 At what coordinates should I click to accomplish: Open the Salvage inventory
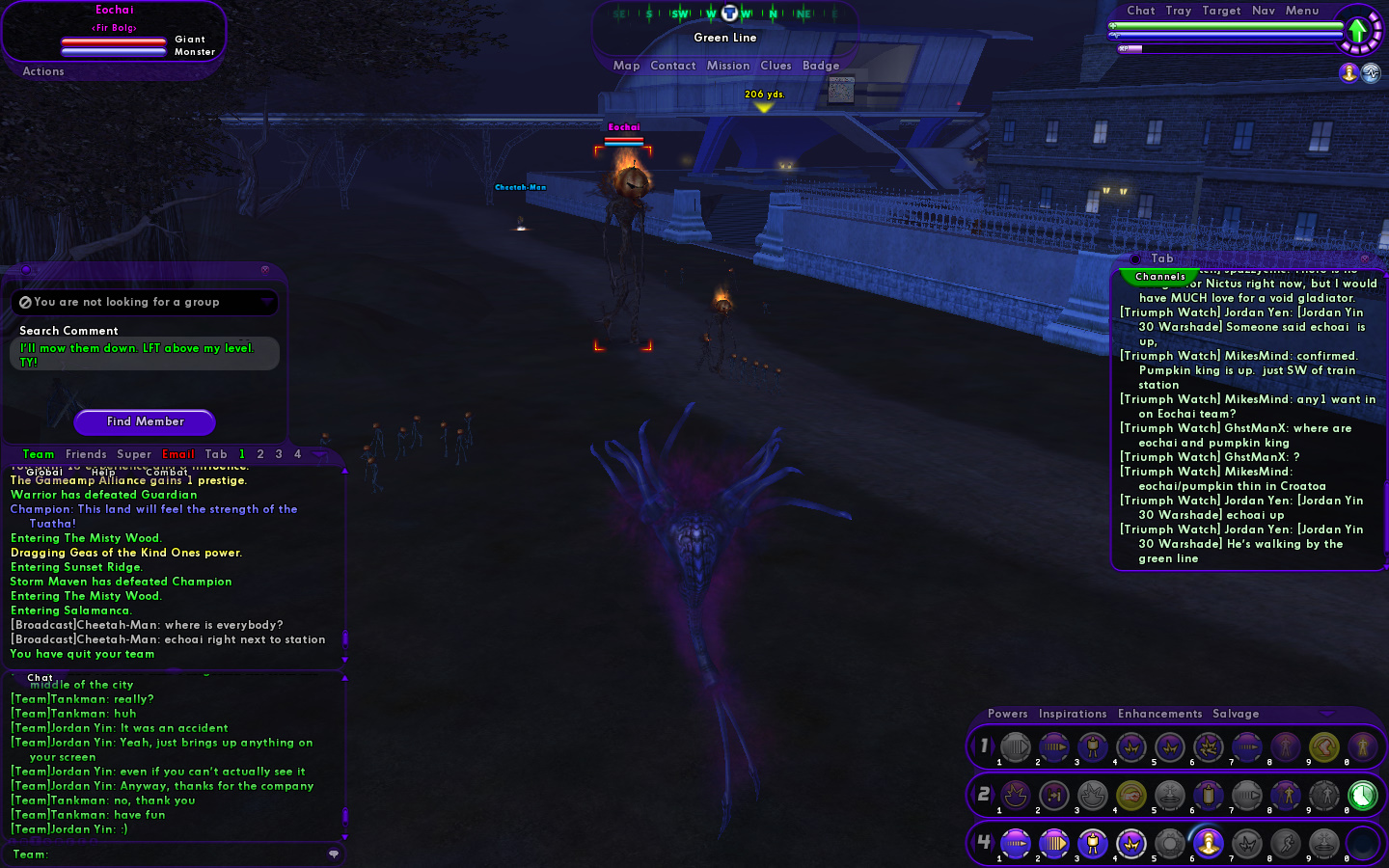[x=1236, y=714]
